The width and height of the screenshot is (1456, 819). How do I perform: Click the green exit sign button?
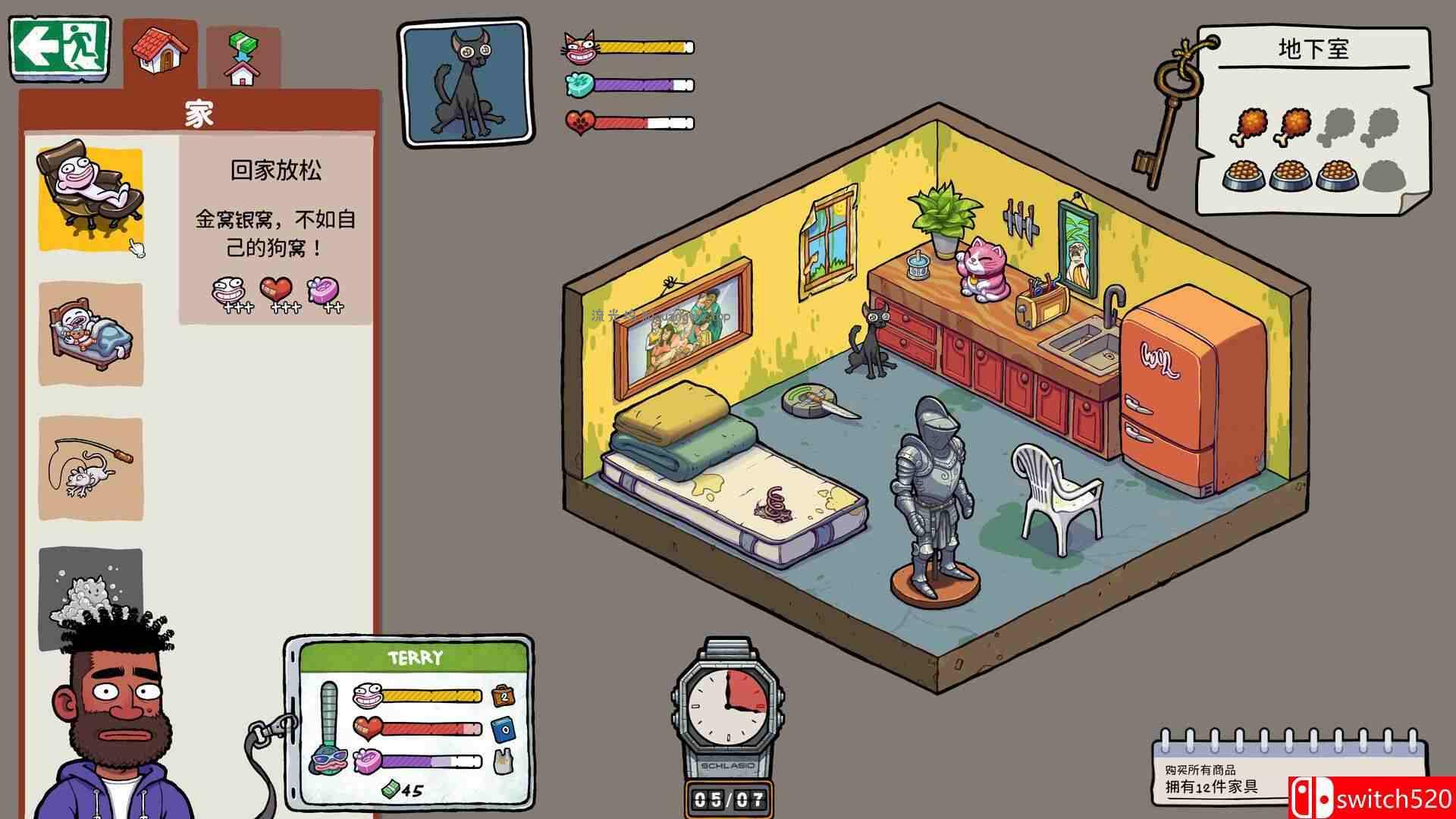click(x=60, y=49)
